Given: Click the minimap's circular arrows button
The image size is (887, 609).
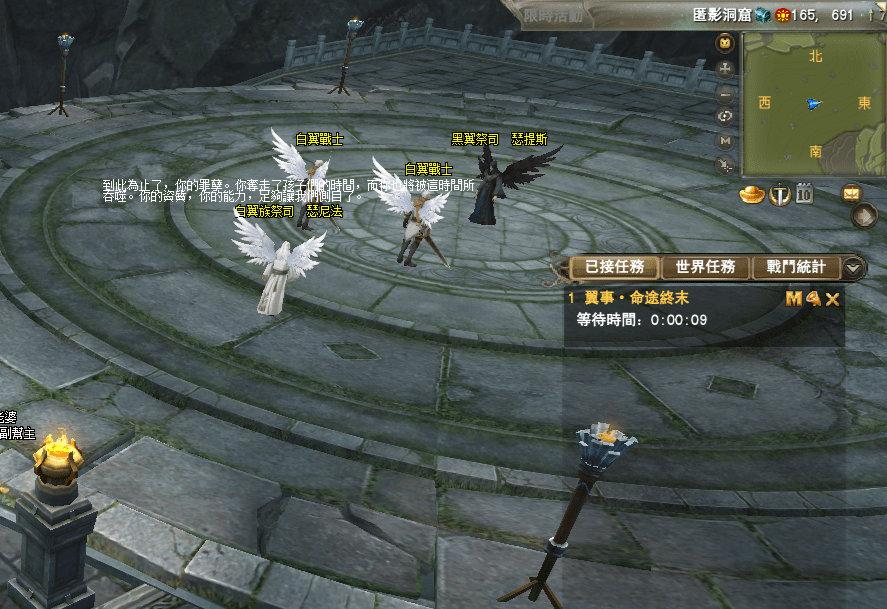Looking at the screenshot, I should click(726, 116).
